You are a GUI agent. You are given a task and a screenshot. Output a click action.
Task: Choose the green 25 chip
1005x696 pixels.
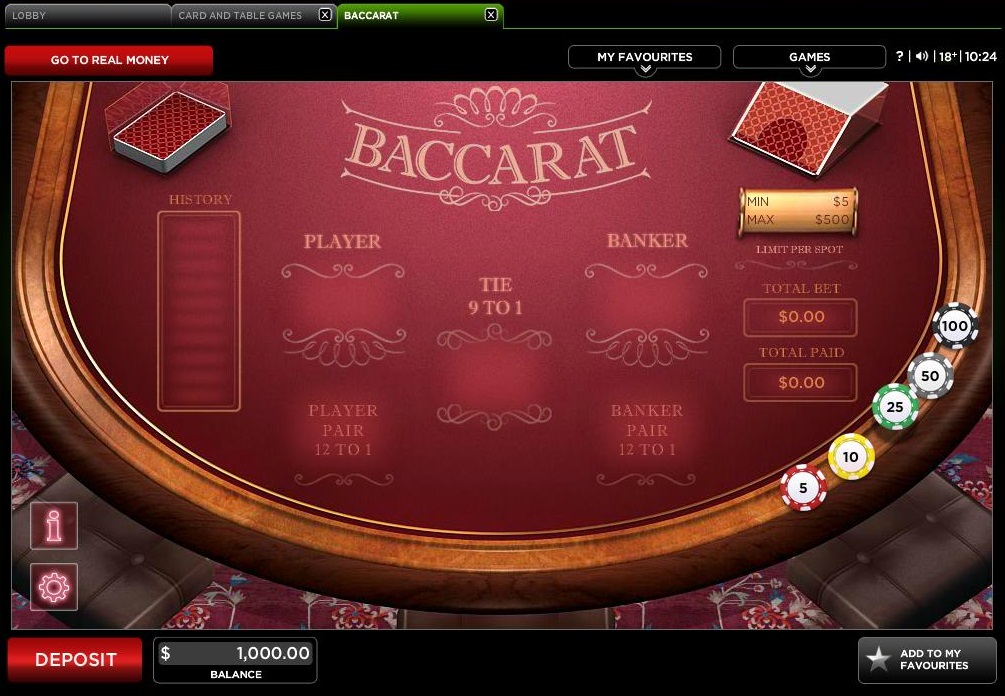click(x=895, y=407)
